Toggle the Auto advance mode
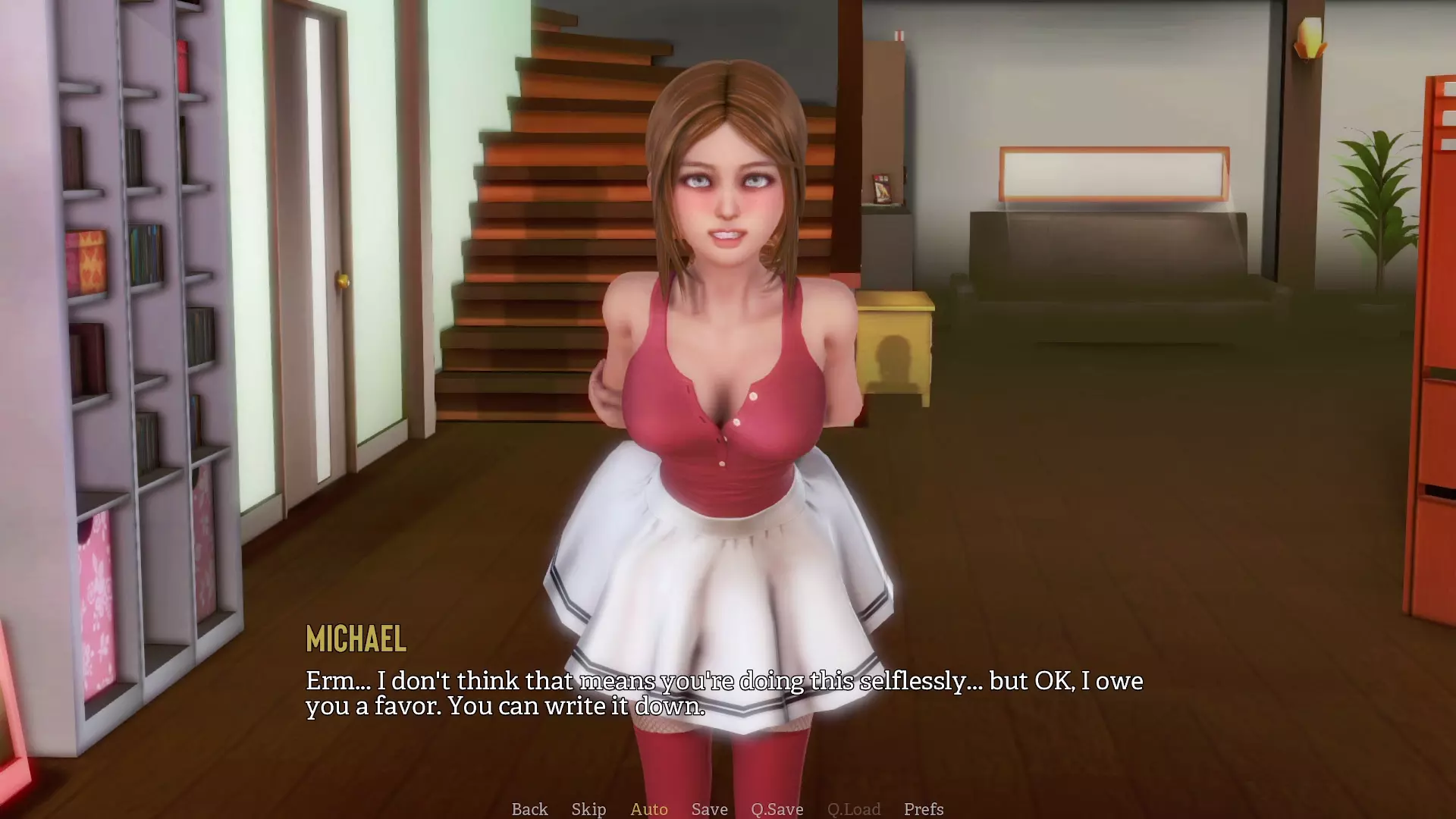 pos(649,809)
